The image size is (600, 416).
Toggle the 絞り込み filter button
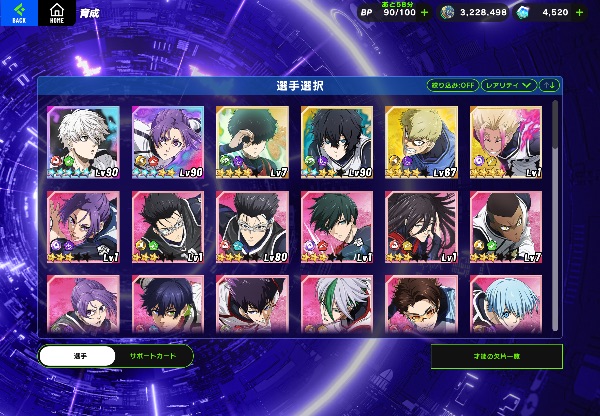click(x=452, y=85)
